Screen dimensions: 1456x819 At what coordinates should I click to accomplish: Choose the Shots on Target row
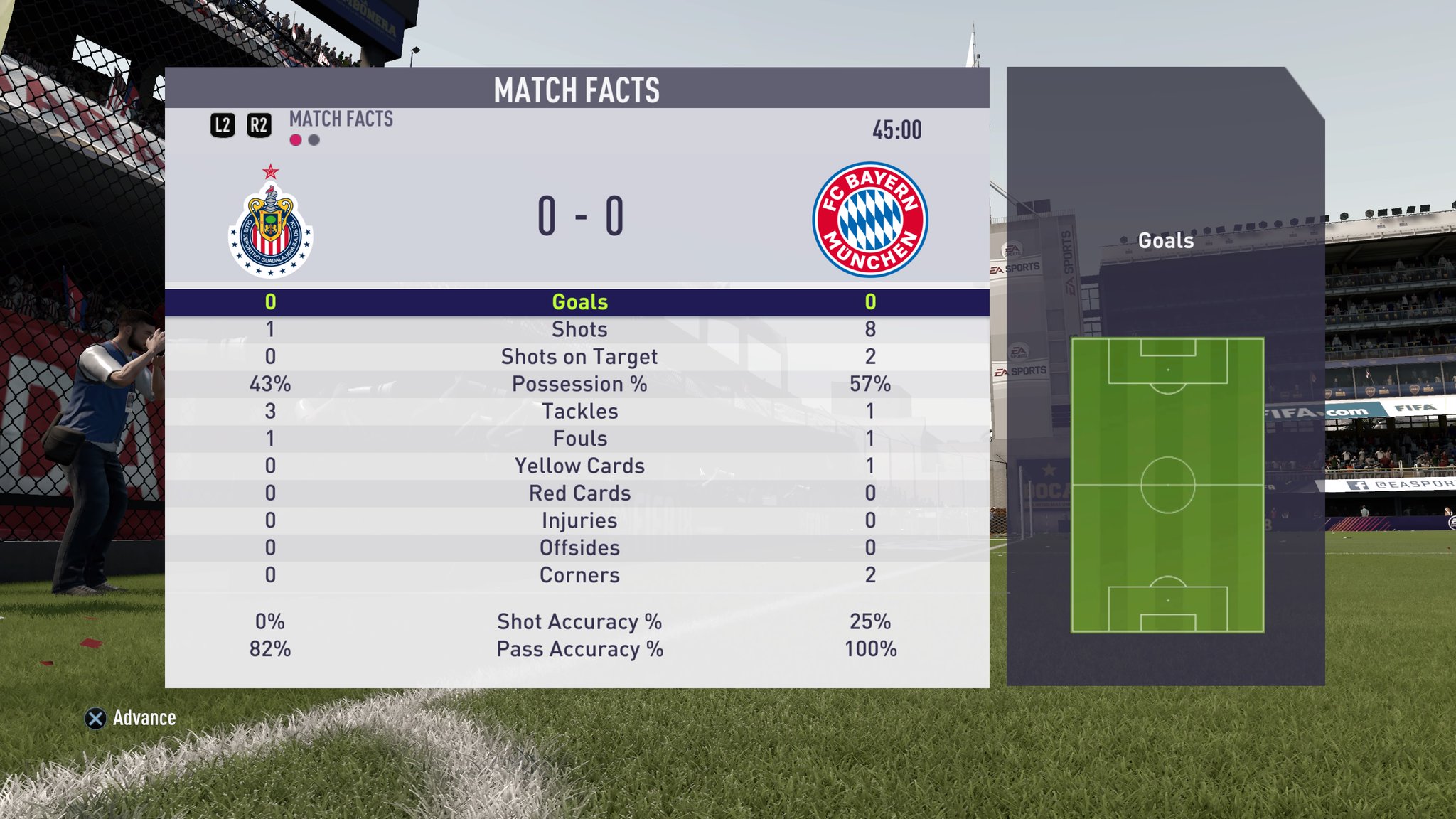[x=579, y=357]
